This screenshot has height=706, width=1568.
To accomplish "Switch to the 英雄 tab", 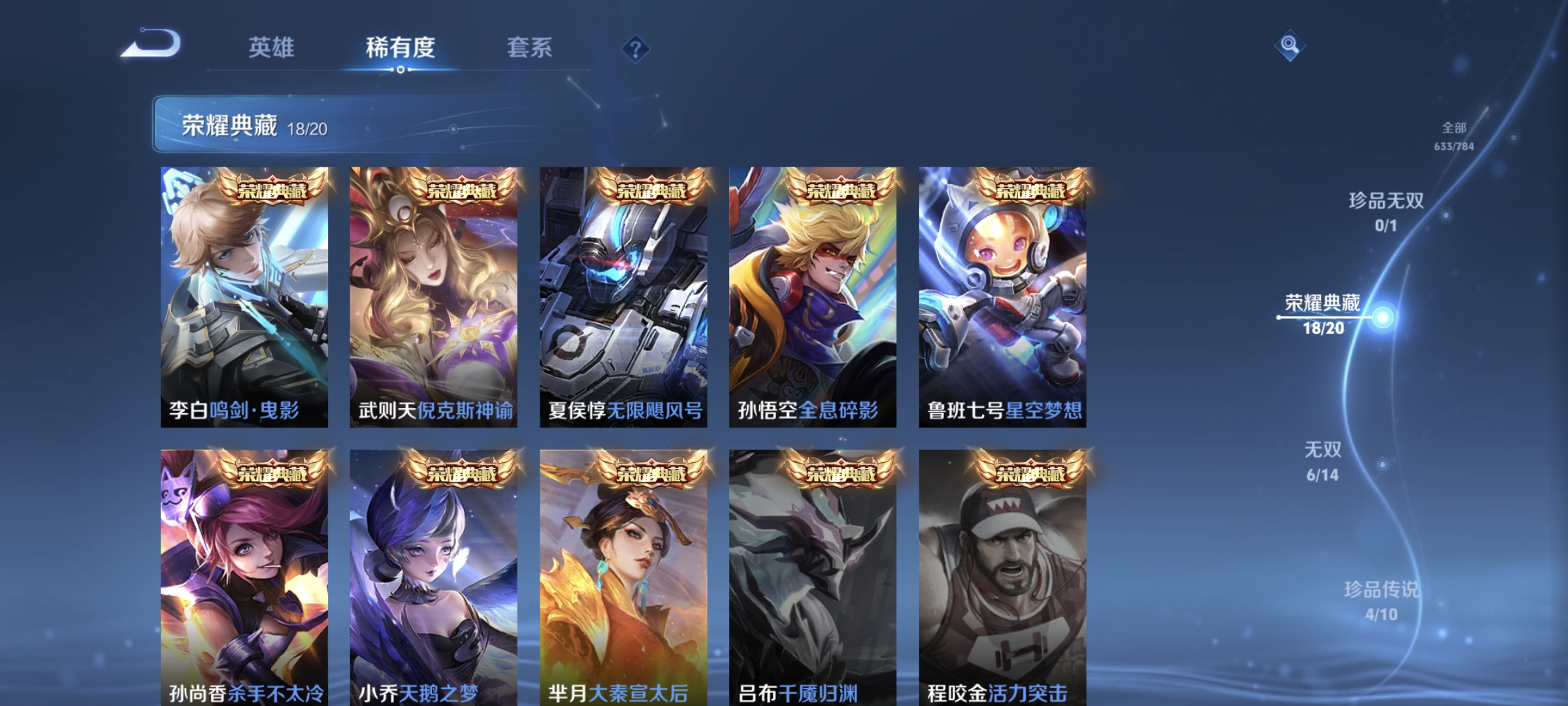I will 272,48.
